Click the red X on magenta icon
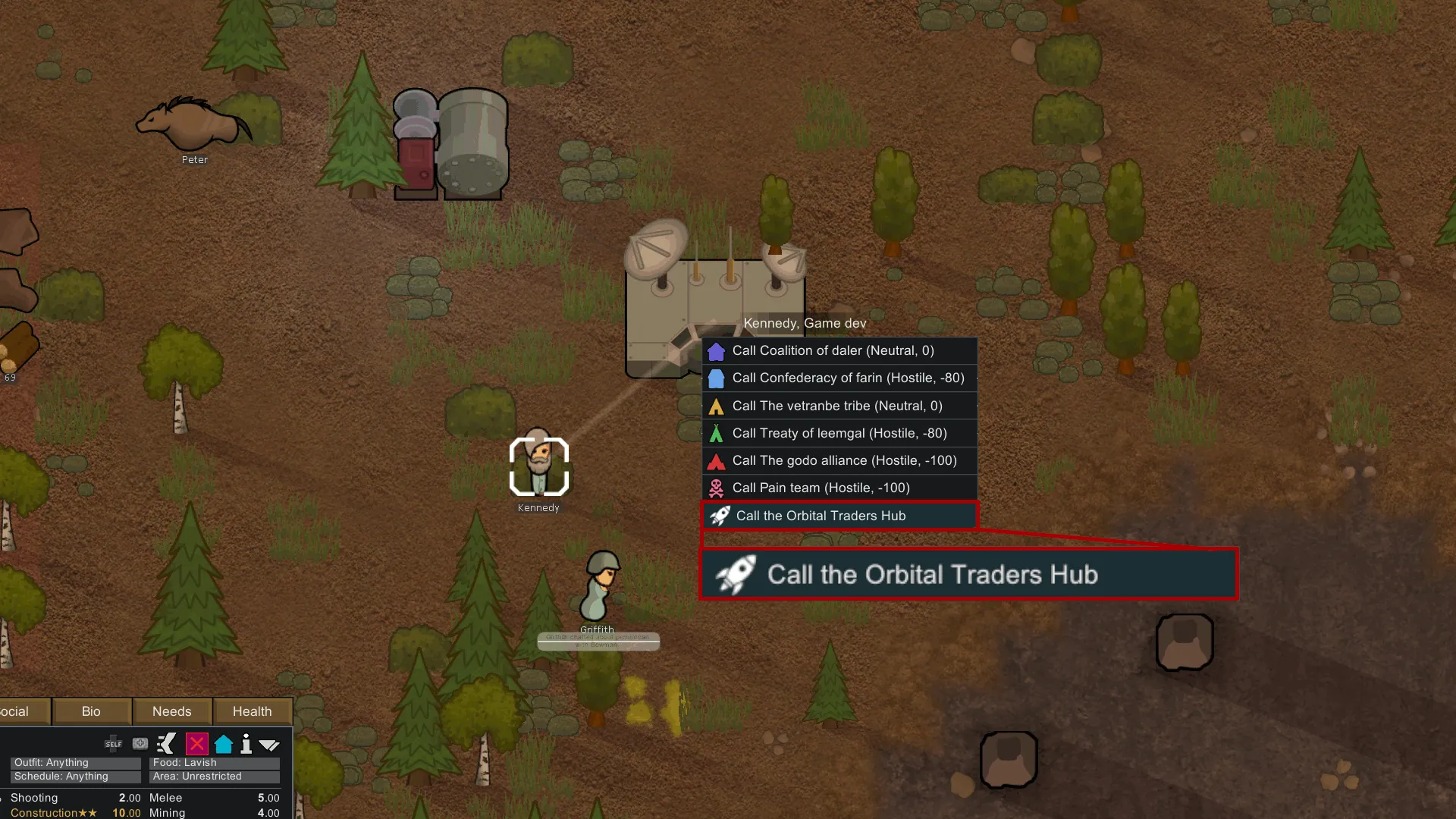Image resolution: width=1456 pixels, height=819 pixels. click(196, 744)
